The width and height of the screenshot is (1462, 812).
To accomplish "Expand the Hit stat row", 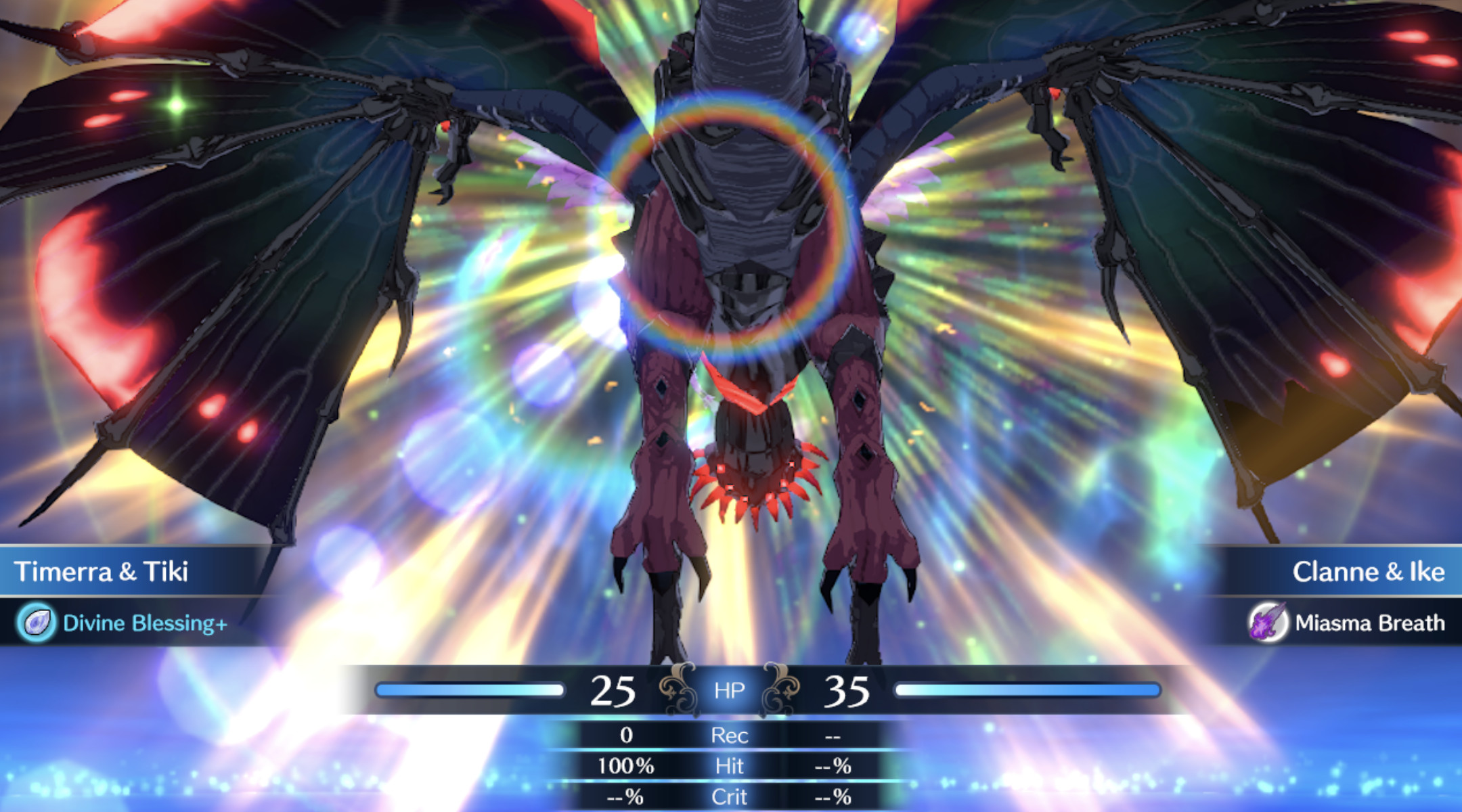I will click(729, 766).
